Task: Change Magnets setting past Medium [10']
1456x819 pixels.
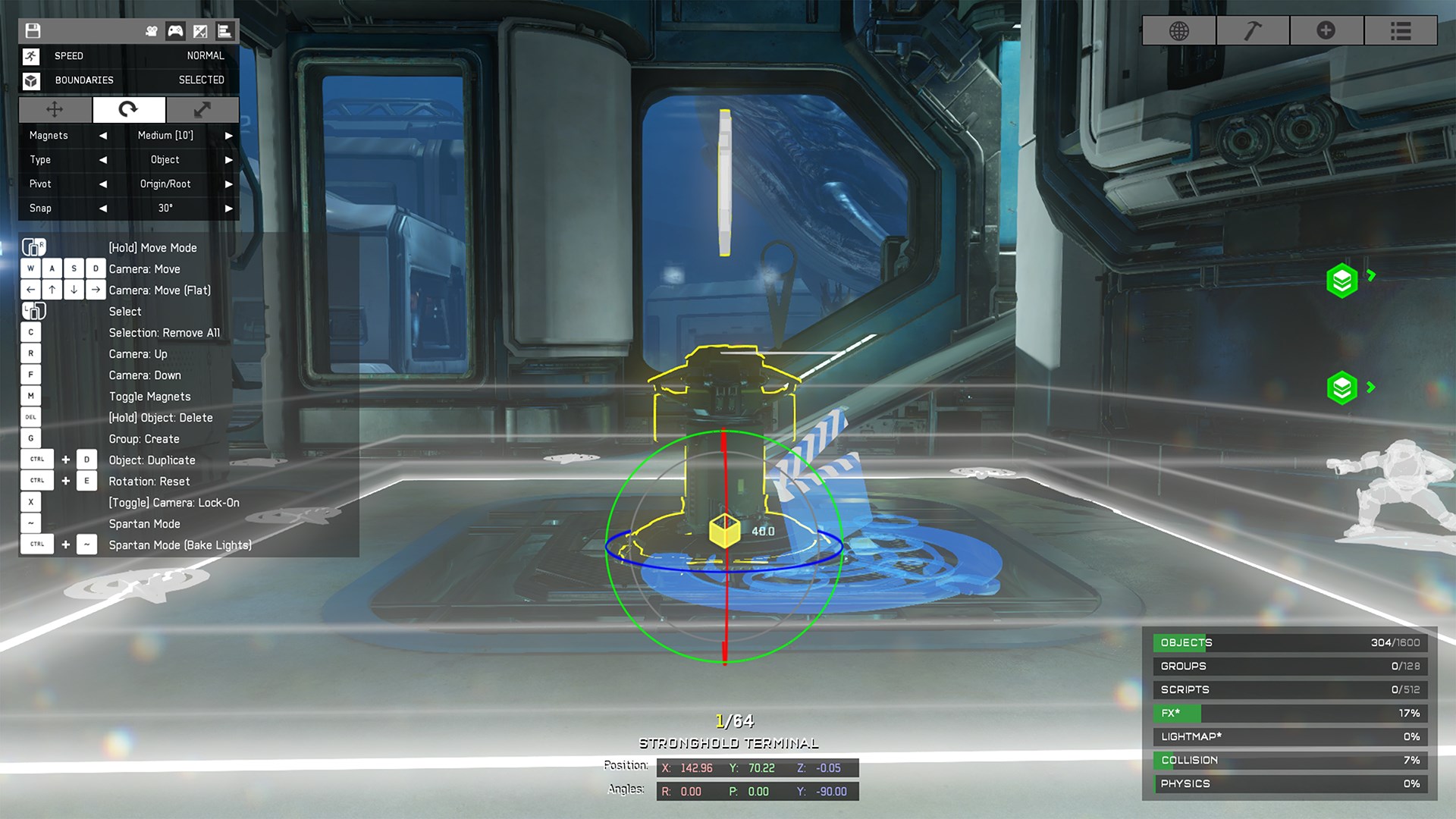Action: (228, 136)
